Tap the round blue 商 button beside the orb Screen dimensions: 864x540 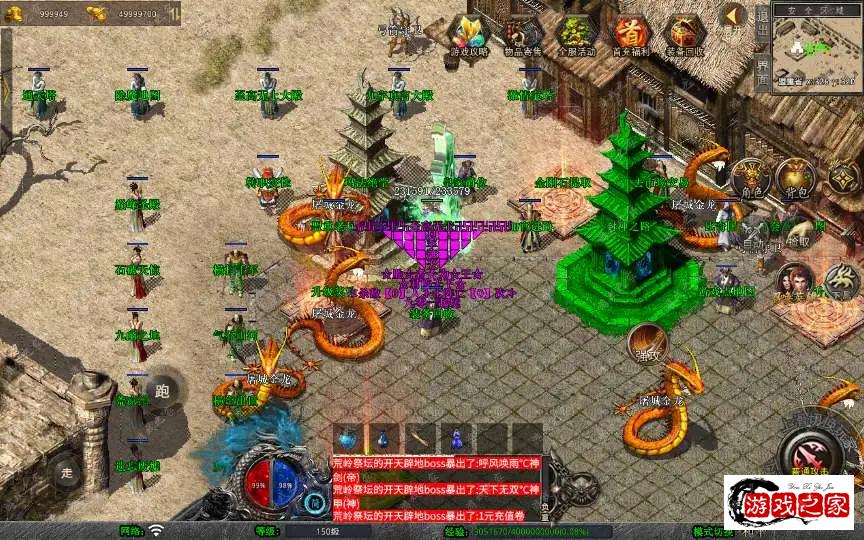click(316, 503)
